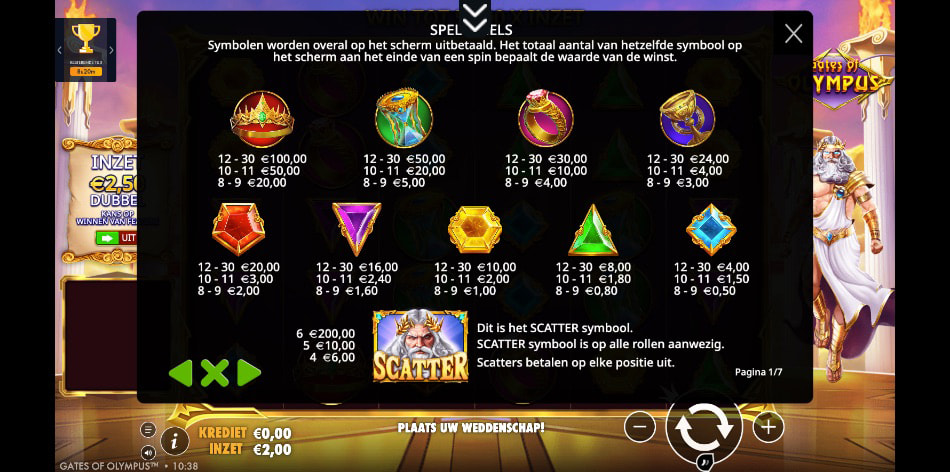Show the next tournament with the right arrow
Screen dimensions: 950x472
click(x=111, y=50)
